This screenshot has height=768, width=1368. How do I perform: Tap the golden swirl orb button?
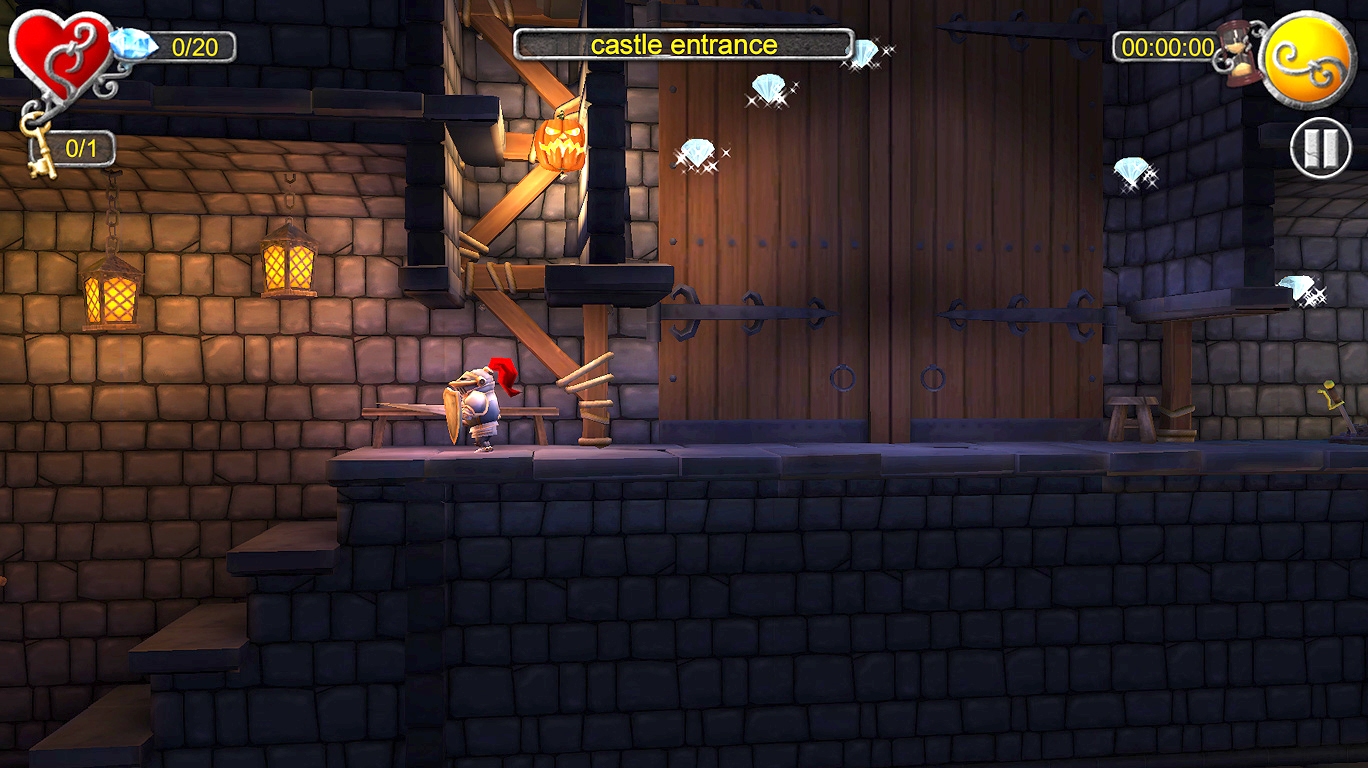pyautogui.click(x=1308, y=58)
